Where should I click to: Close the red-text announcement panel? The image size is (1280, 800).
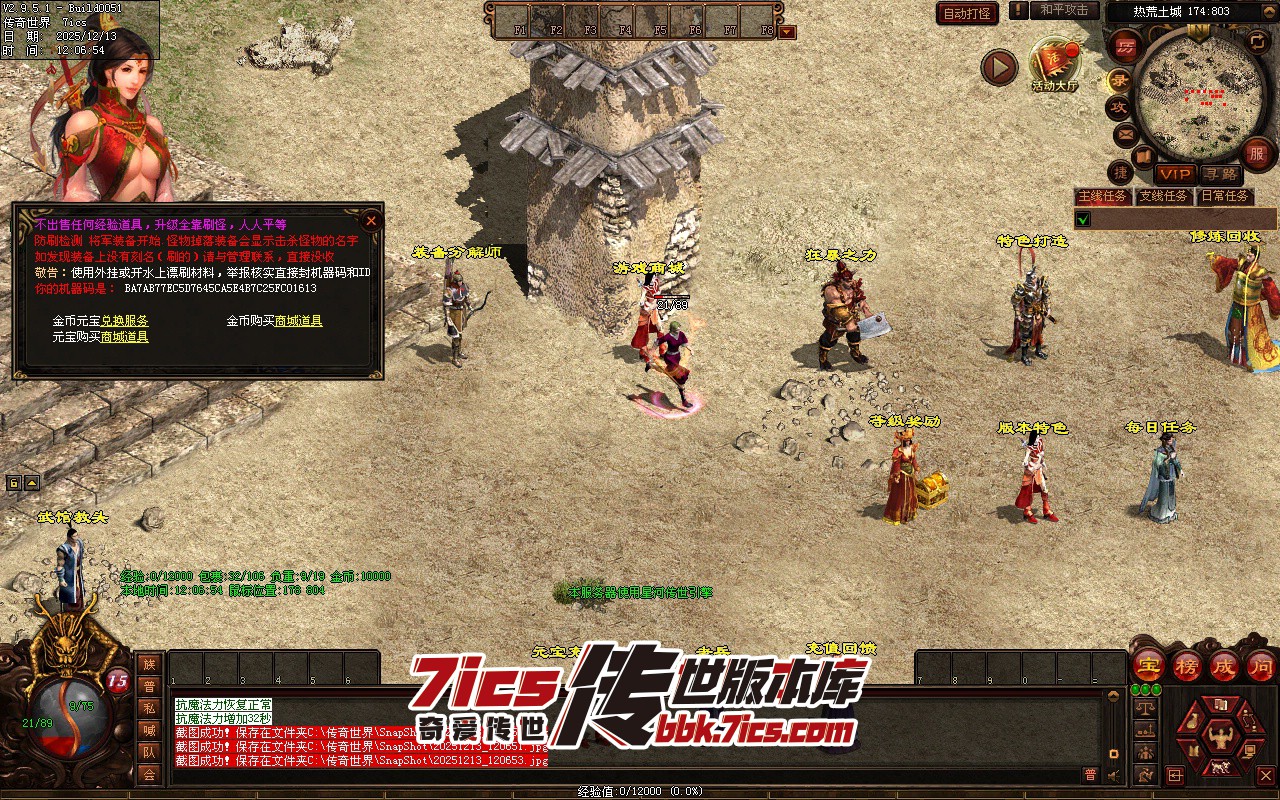(371, 220)
